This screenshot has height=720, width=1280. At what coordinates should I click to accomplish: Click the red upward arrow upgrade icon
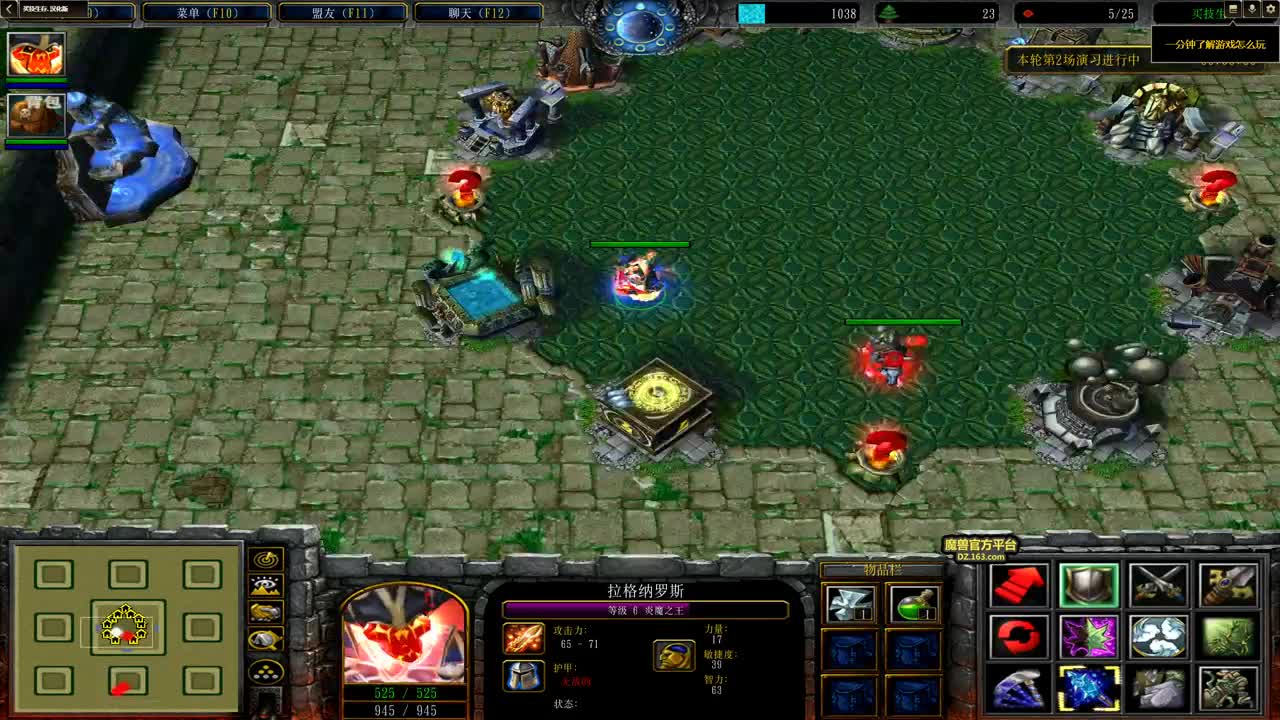(x=1020, y=584)
